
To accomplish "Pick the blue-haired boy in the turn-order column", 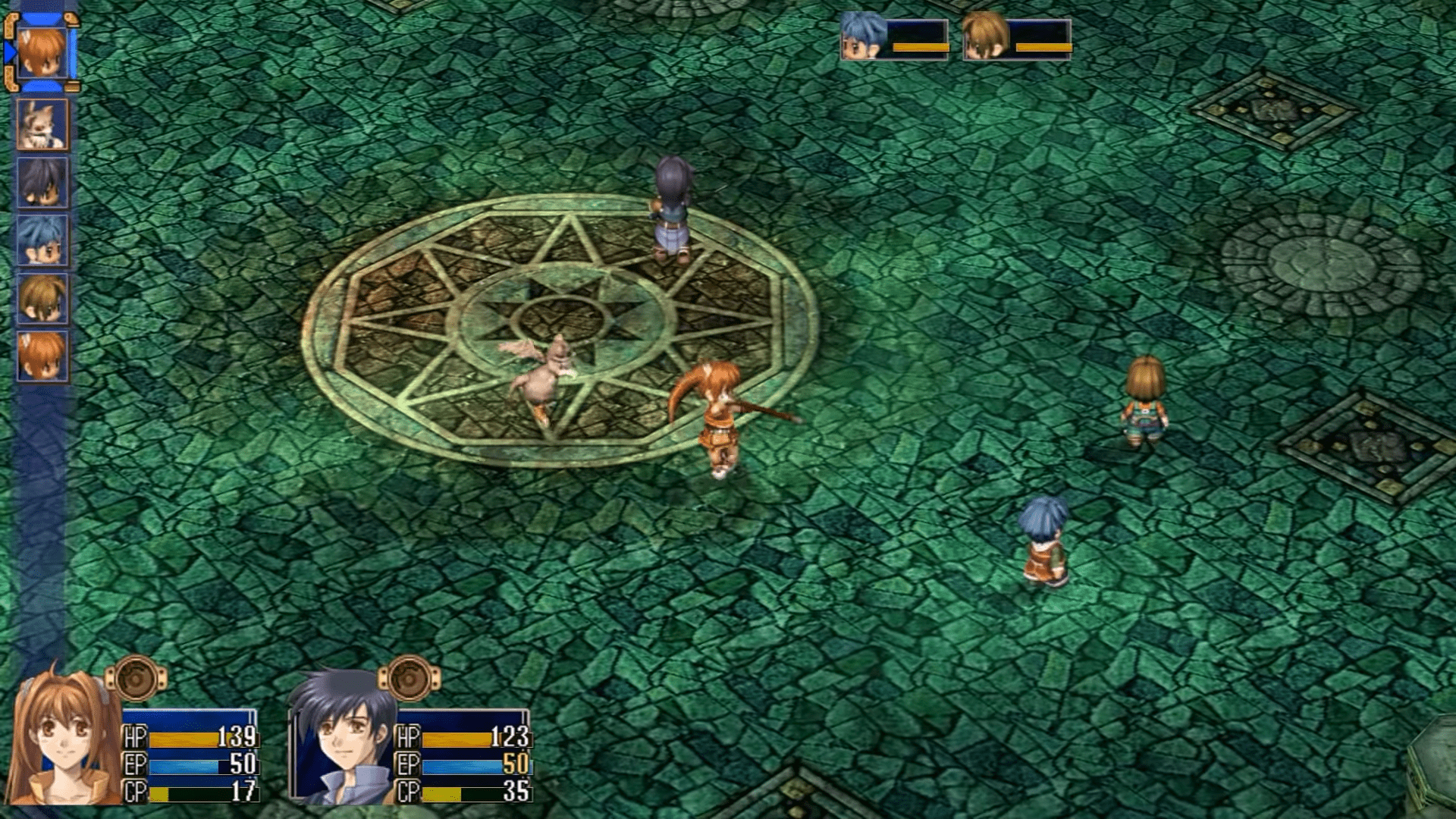I will pyautogui.click(x=42, y=240).
